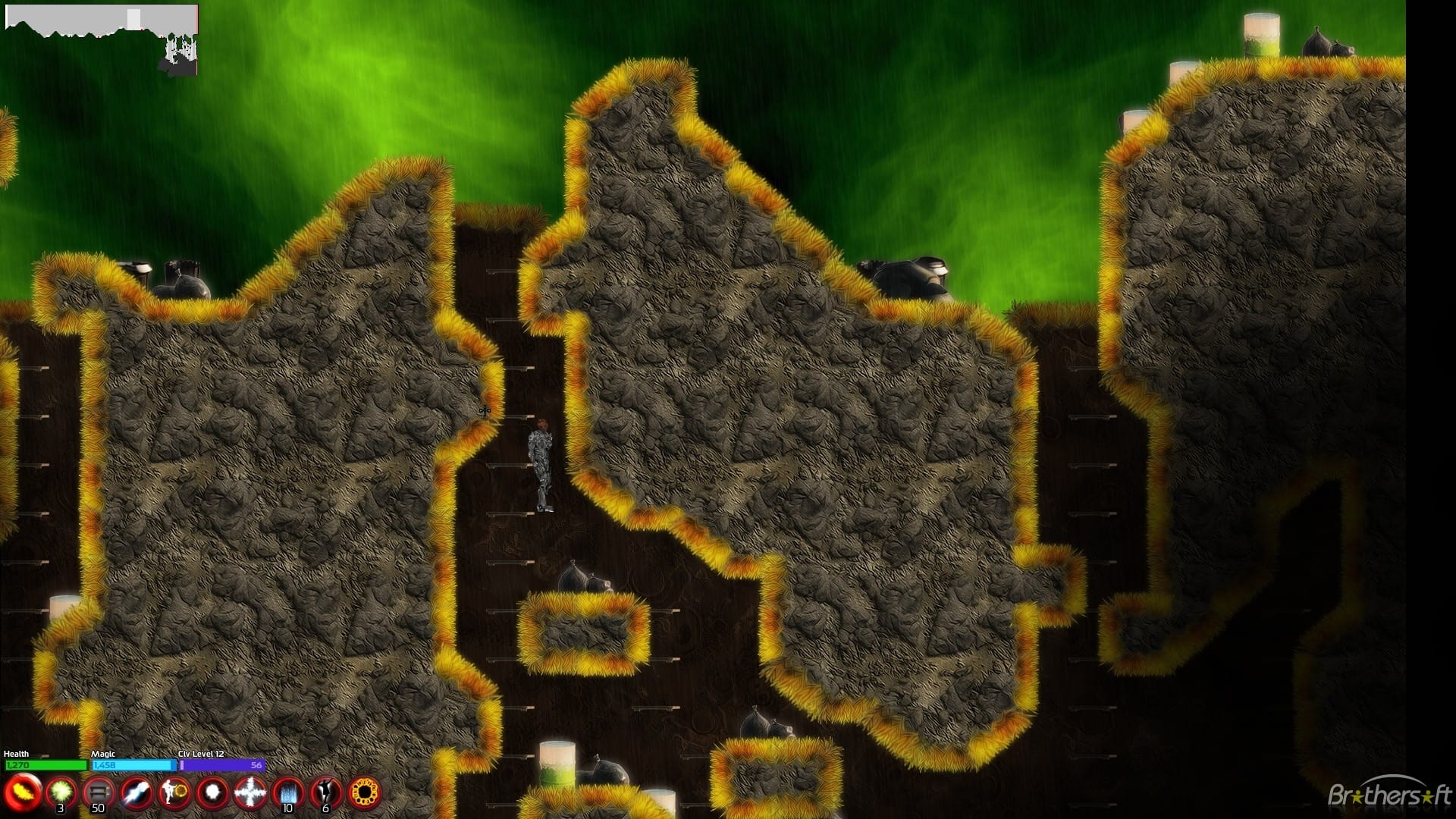This screenshot has height=819, width=1456.
Task: Select the wooden platform item showing 50
Action: coord(99,790)
